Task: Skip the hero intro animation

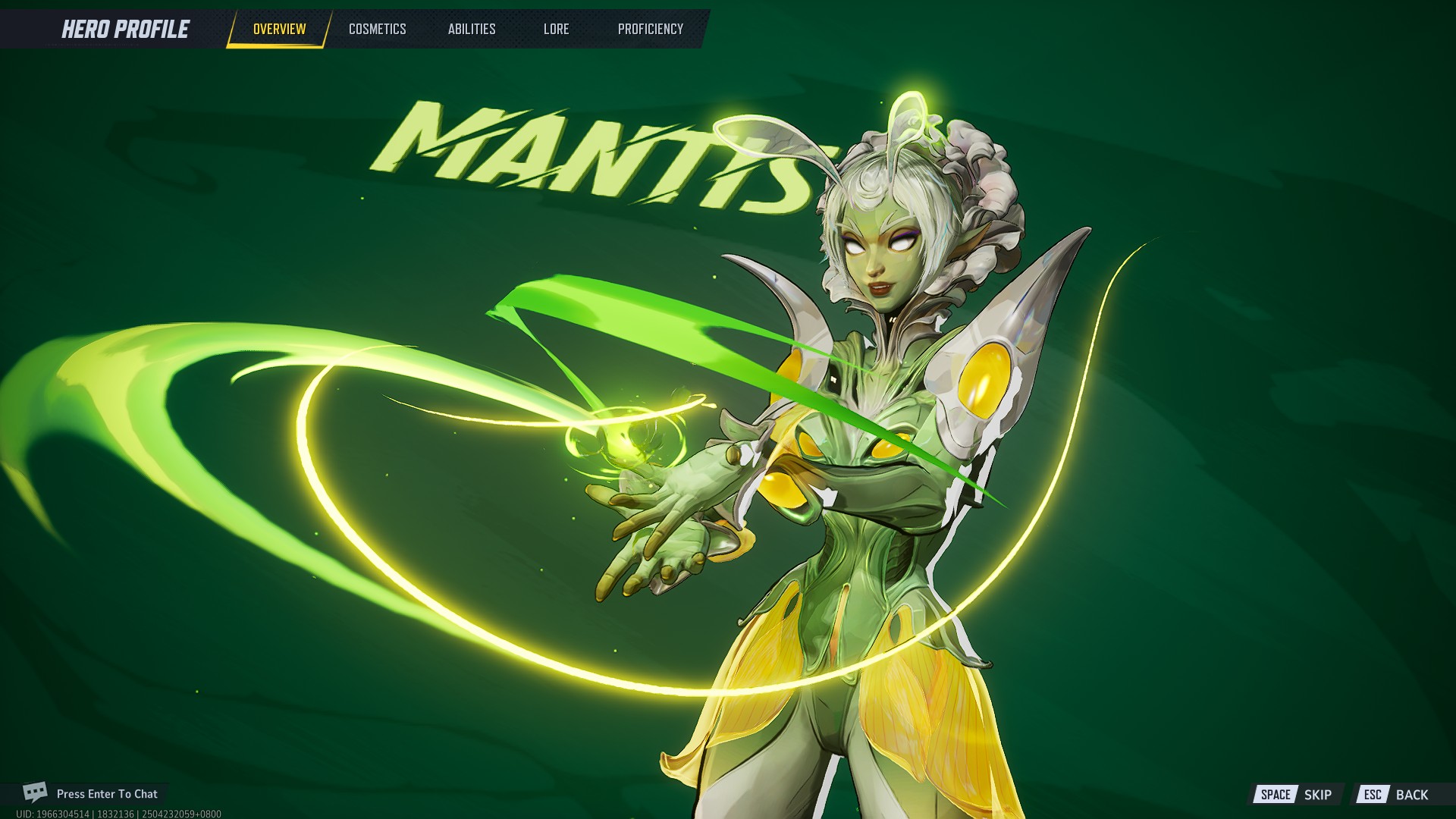Action: point(1296,795)
